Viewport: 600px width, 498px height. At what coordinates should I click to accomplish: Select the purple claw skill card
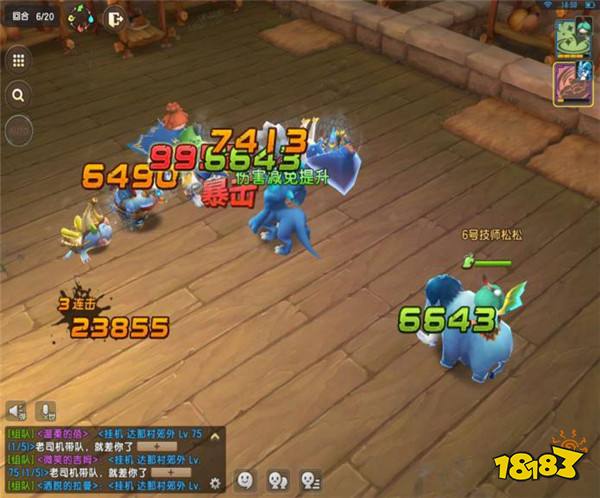[571, 82]
